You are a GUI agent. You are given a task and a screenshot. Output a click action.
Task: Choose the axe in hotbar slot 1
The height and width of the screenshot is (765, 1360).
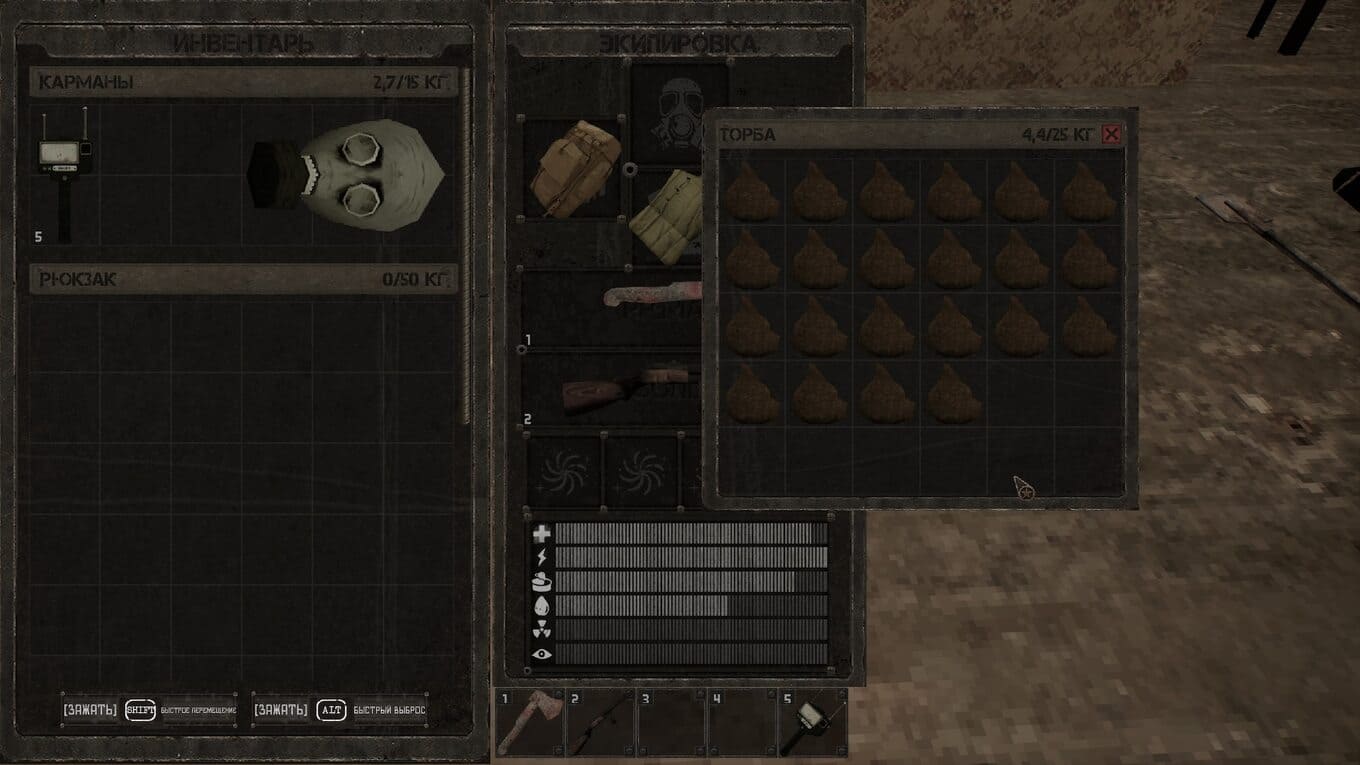point(530,722)
